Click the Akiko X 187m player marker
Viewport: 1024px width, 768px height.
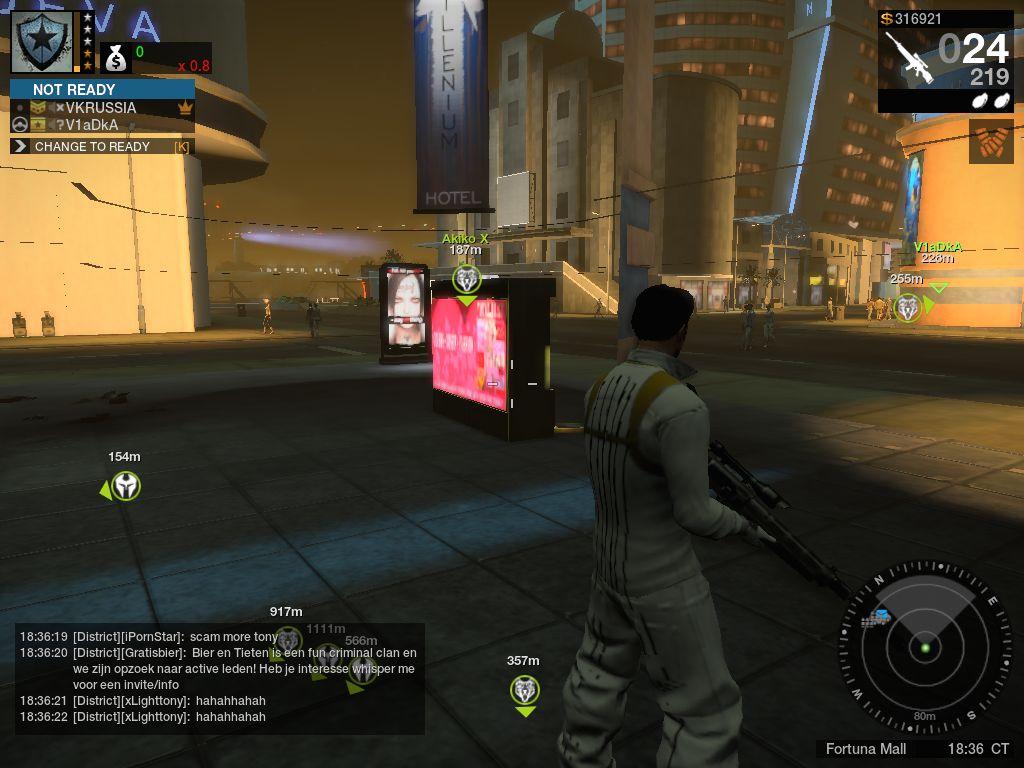[x=467, y=279]
